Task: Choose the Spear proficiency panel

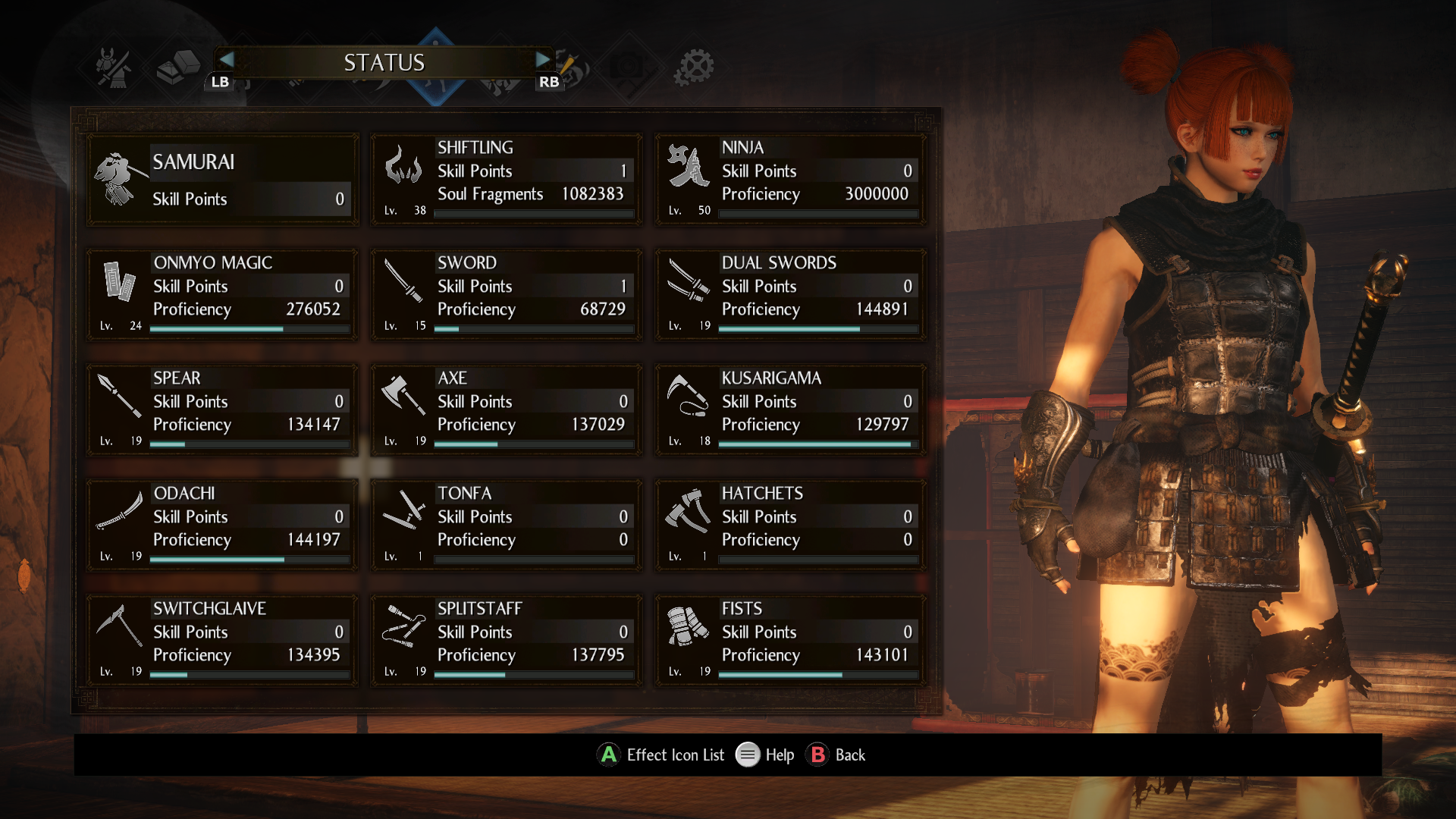Action: pyautogui.click(x=223, y=410)
